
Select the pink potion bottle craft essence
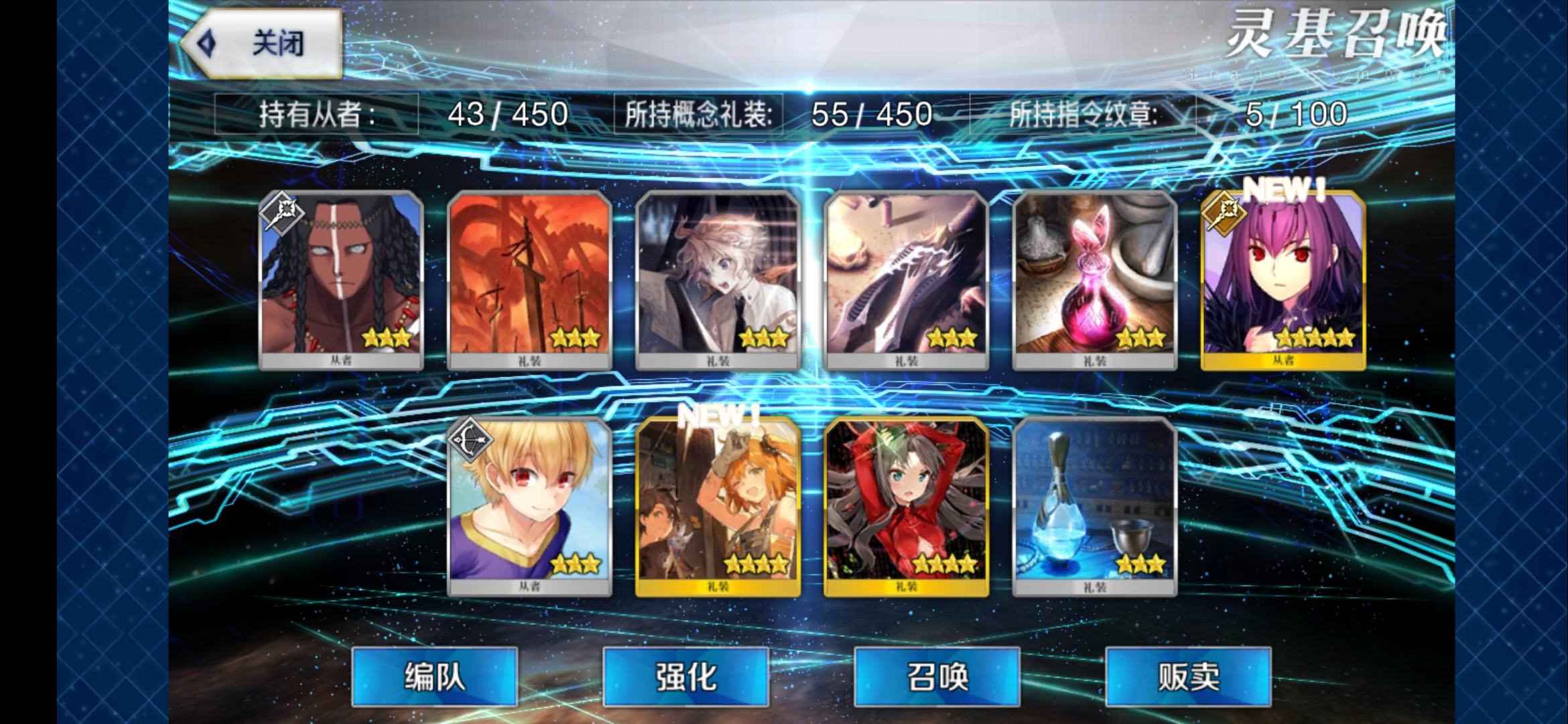(x=1094, y=280)
